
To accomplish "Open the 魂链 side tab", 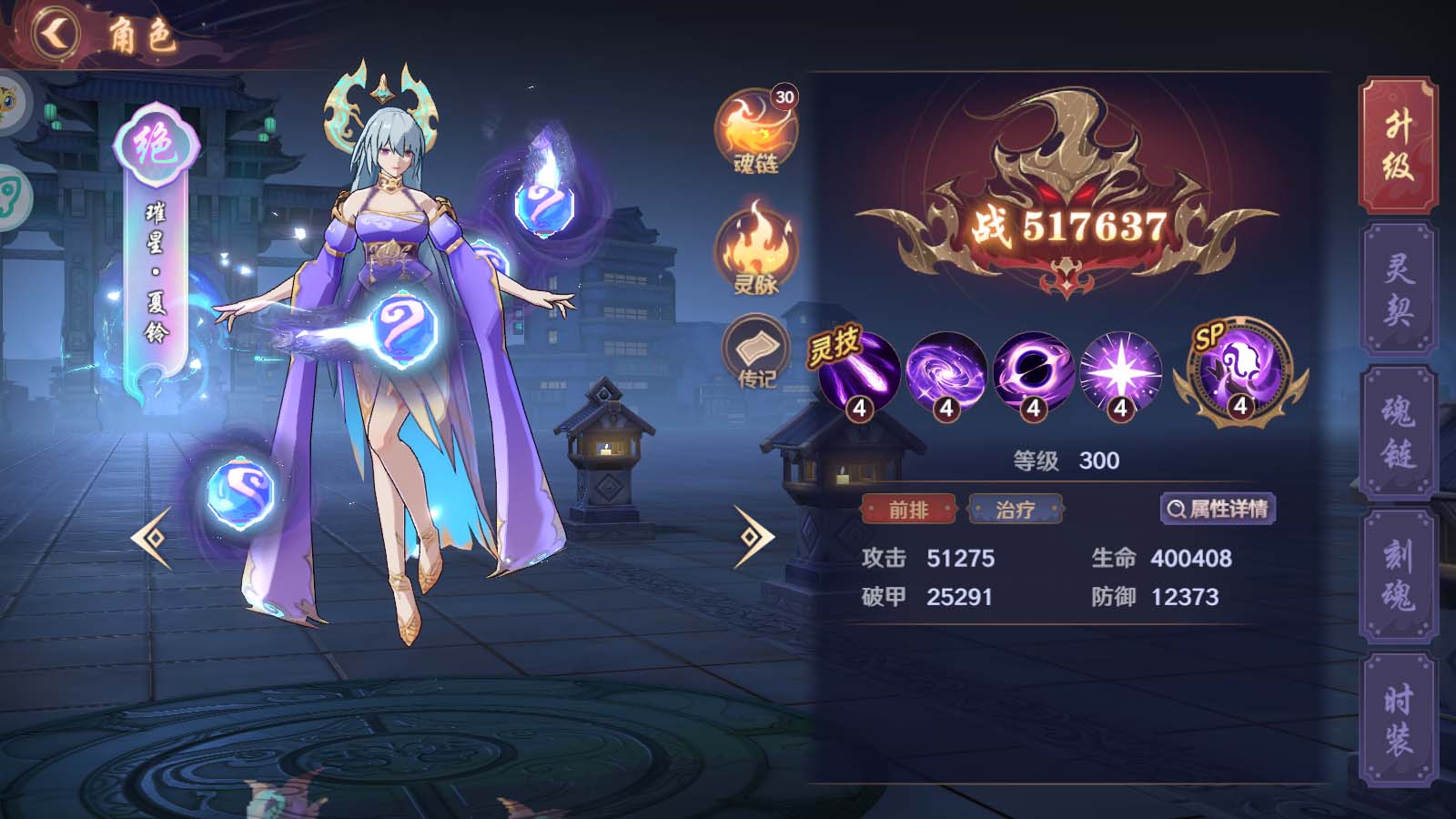I will (1398, 432).
